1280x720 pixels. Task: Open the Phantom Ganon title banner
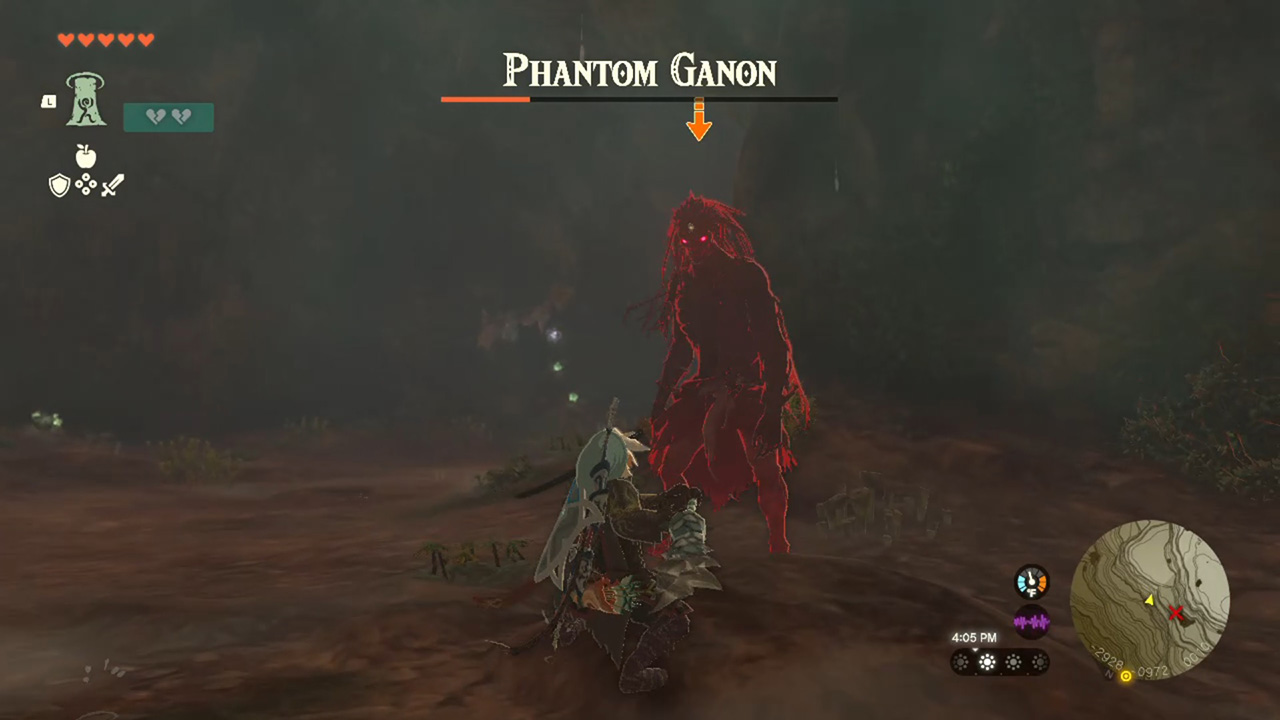point(640,72)
